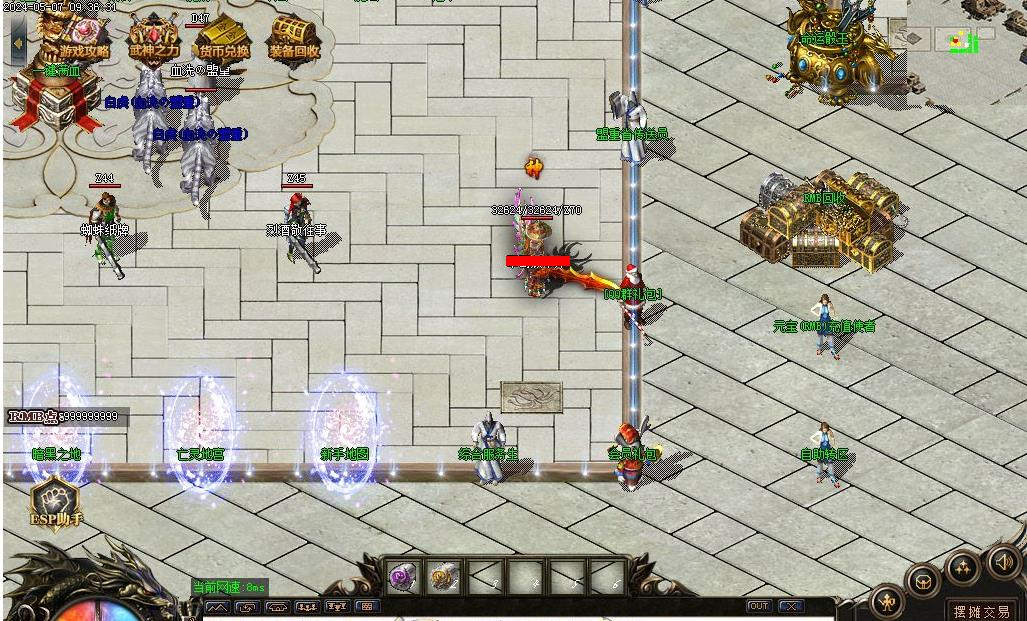Toggle the sound speaker icon

coord(1003,561)
